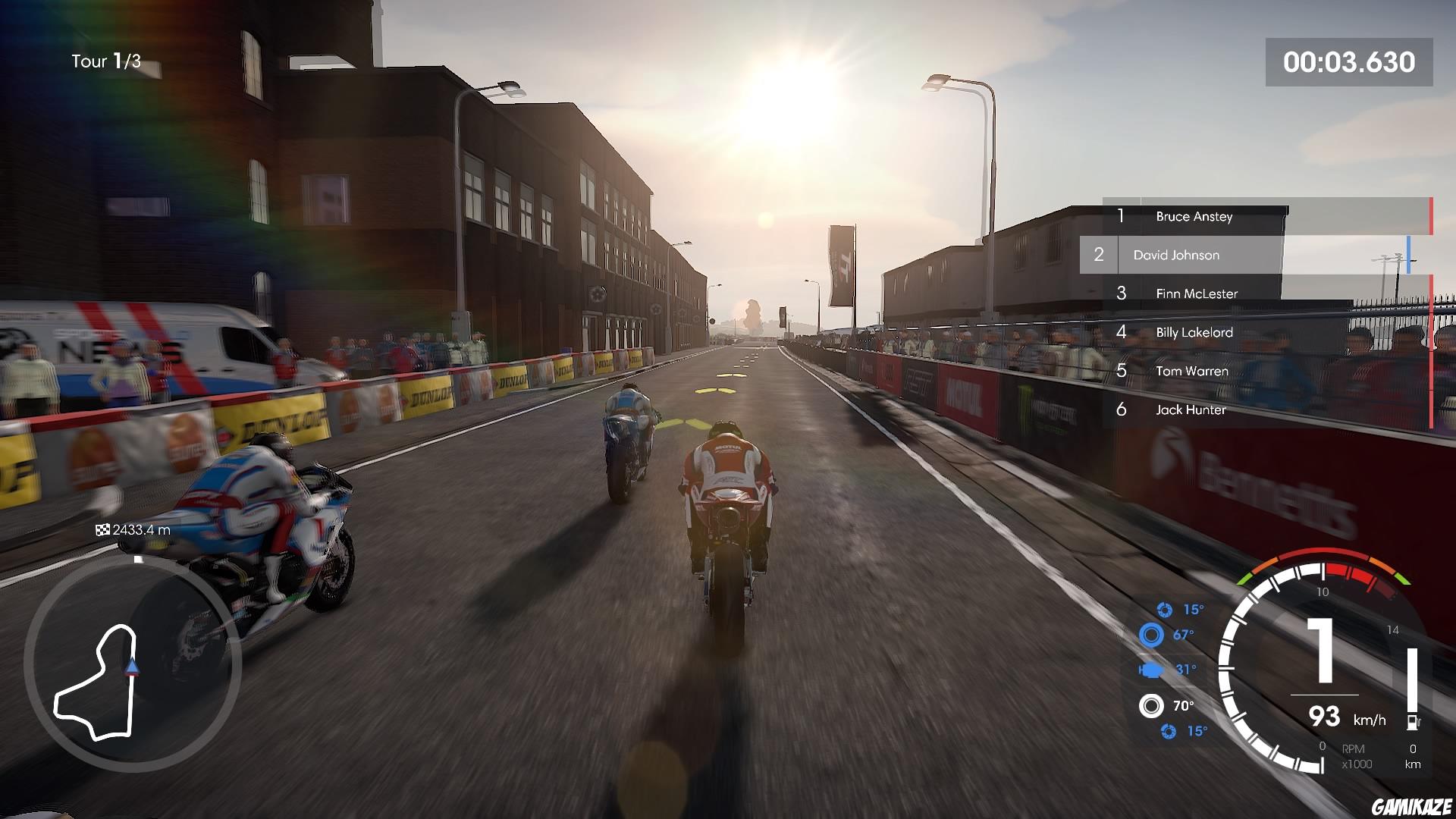The height and width of the screenshot is (819, 1456).
Task: Select the checkered flag distance icon
Action: 104,530
